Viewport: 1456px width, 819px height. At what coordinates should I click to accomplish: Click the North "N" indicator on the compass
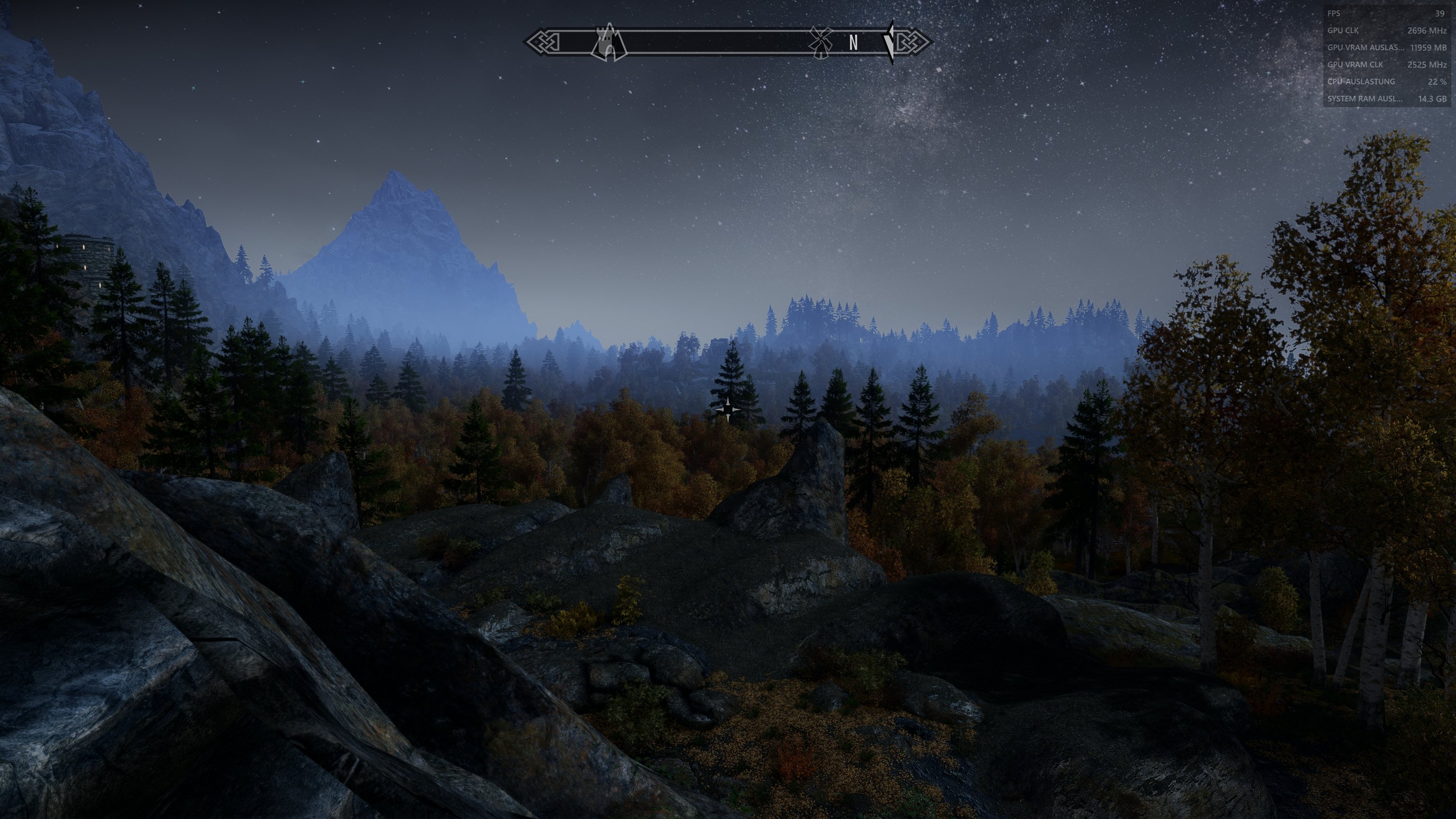(x=854, y=42)
